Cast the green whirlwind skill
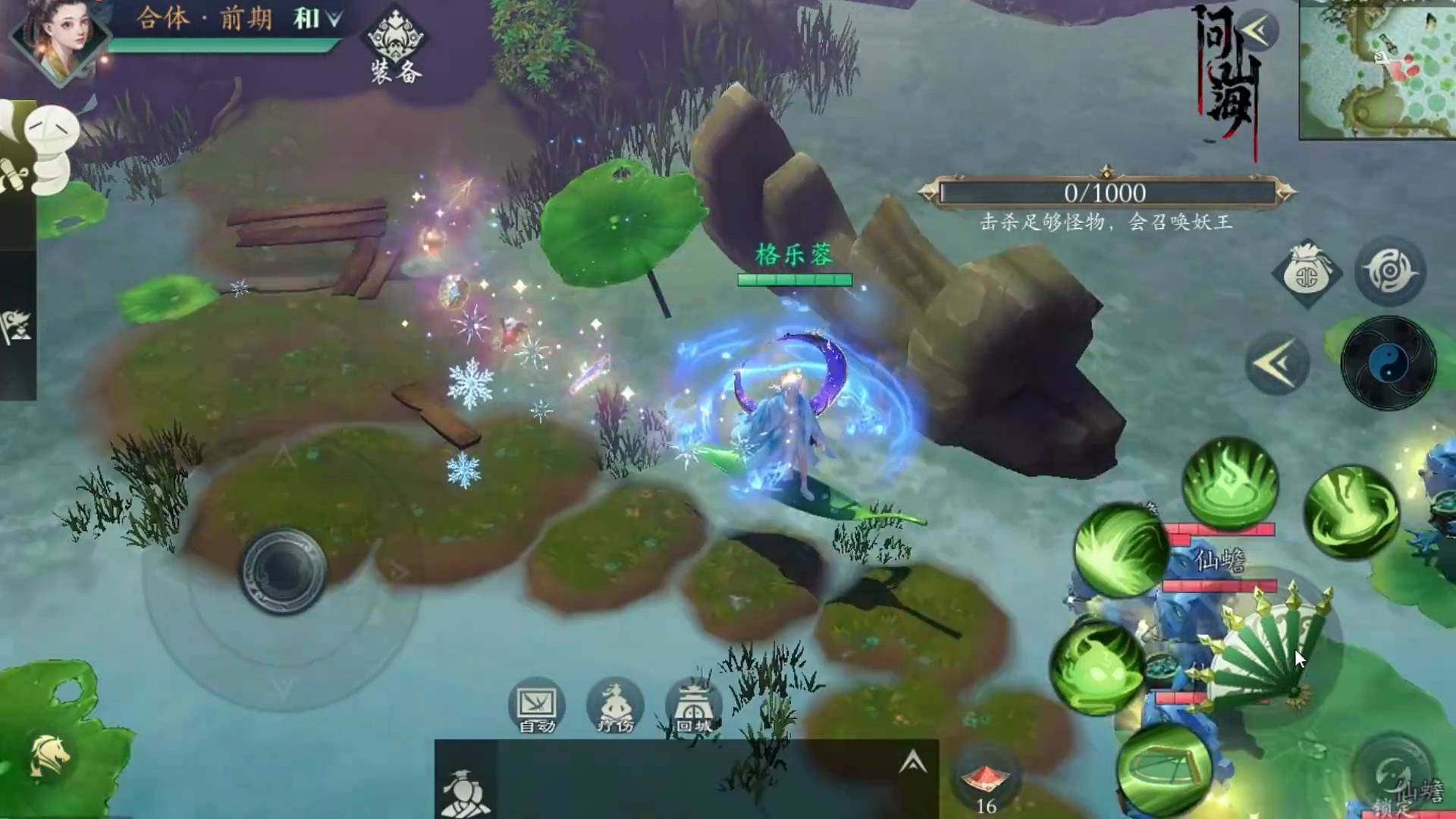 [x=1352, y=512]
